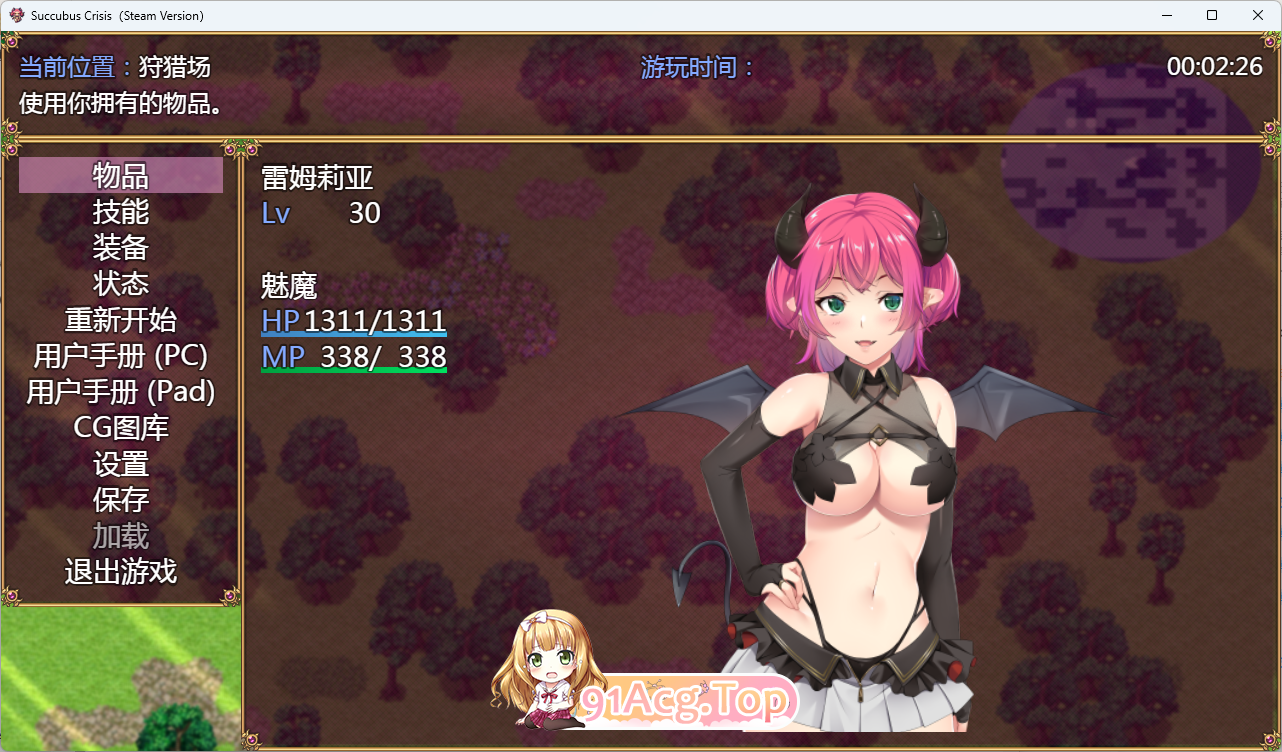Select 物品 (Items) from the menu

122,175
